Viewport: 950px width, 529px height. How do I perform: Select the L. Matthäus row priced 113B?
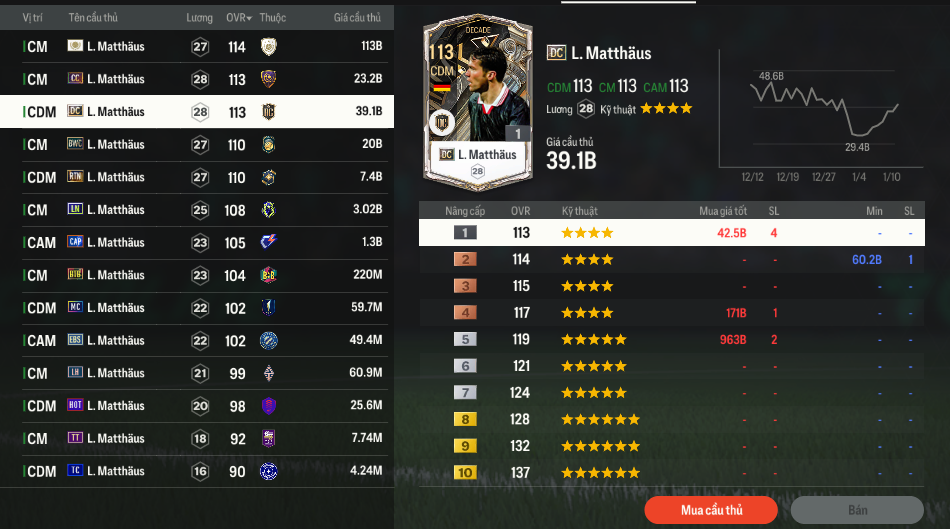pyautogui.click(x=197, y=46)
